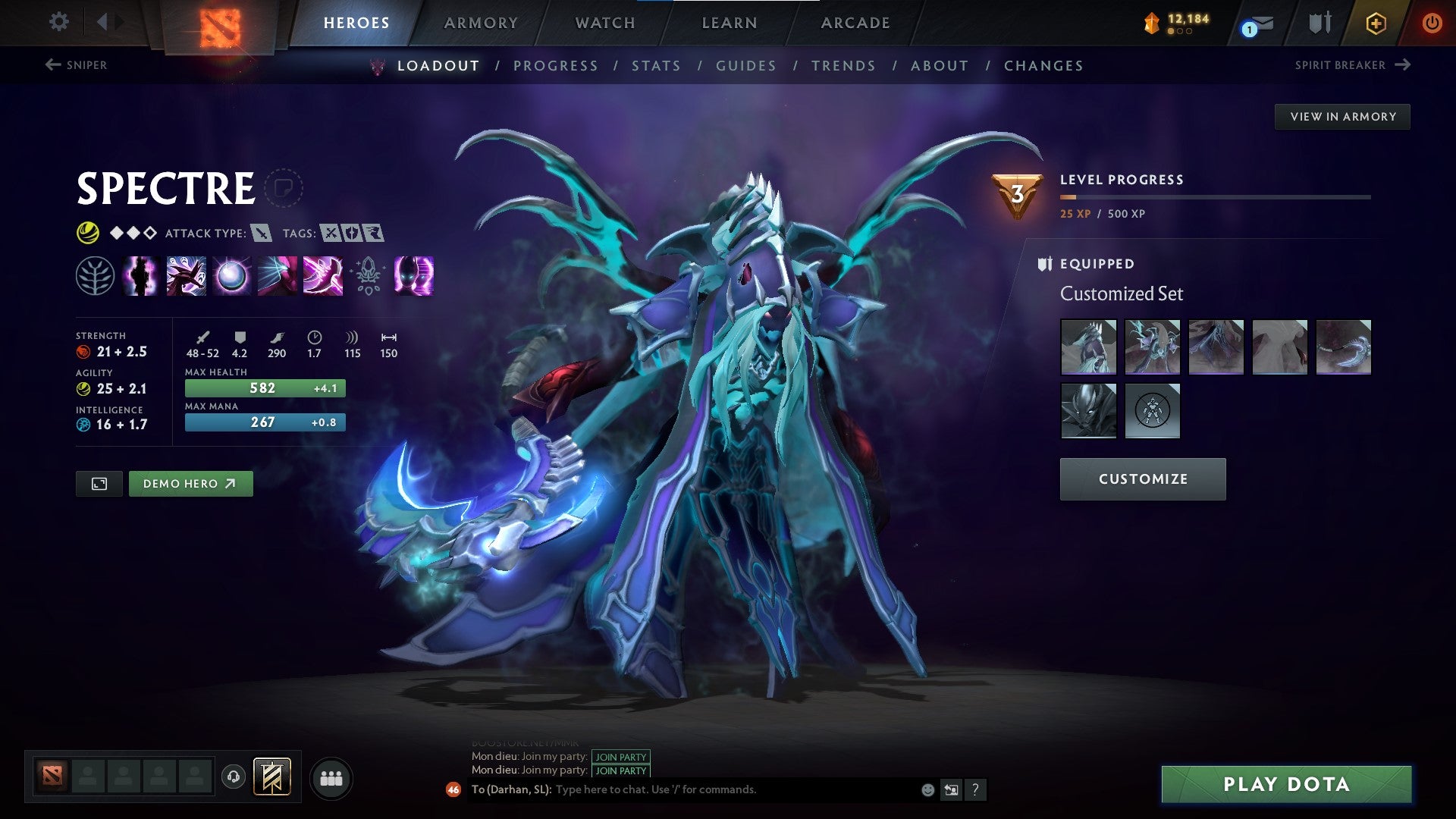Image resolution: width=1456 pixels, height=819 pixels.
Task: Open the STATS section for Spectre
Action: coord(657,66)
